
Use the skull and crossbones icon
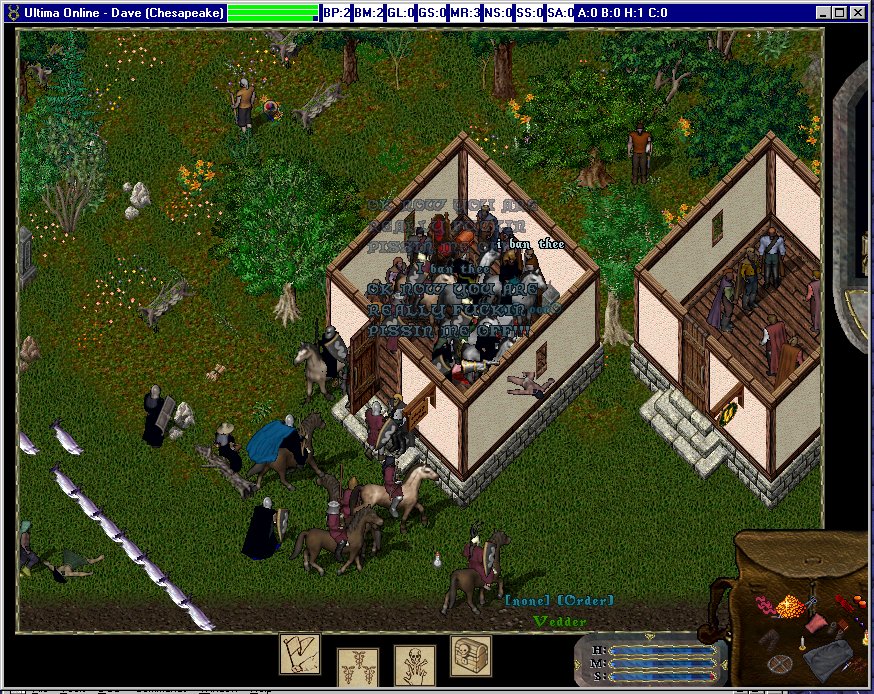414,665
